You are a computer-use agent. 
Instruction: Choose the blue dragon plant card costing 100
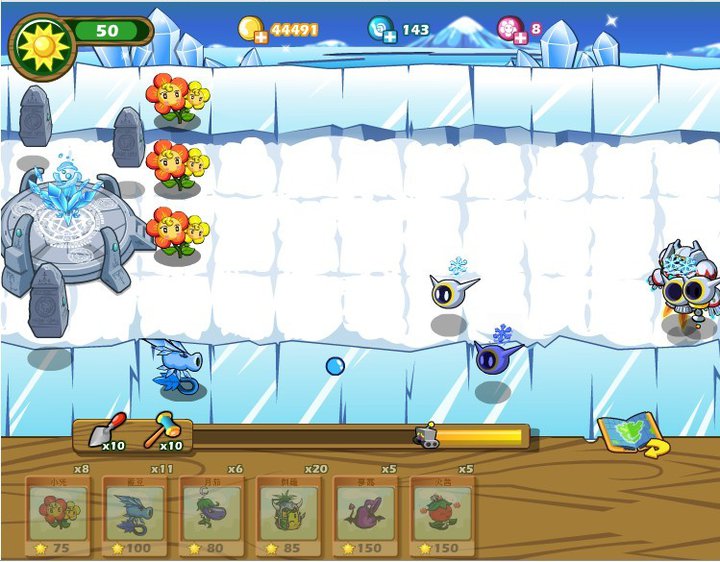[x=135, y=515]
